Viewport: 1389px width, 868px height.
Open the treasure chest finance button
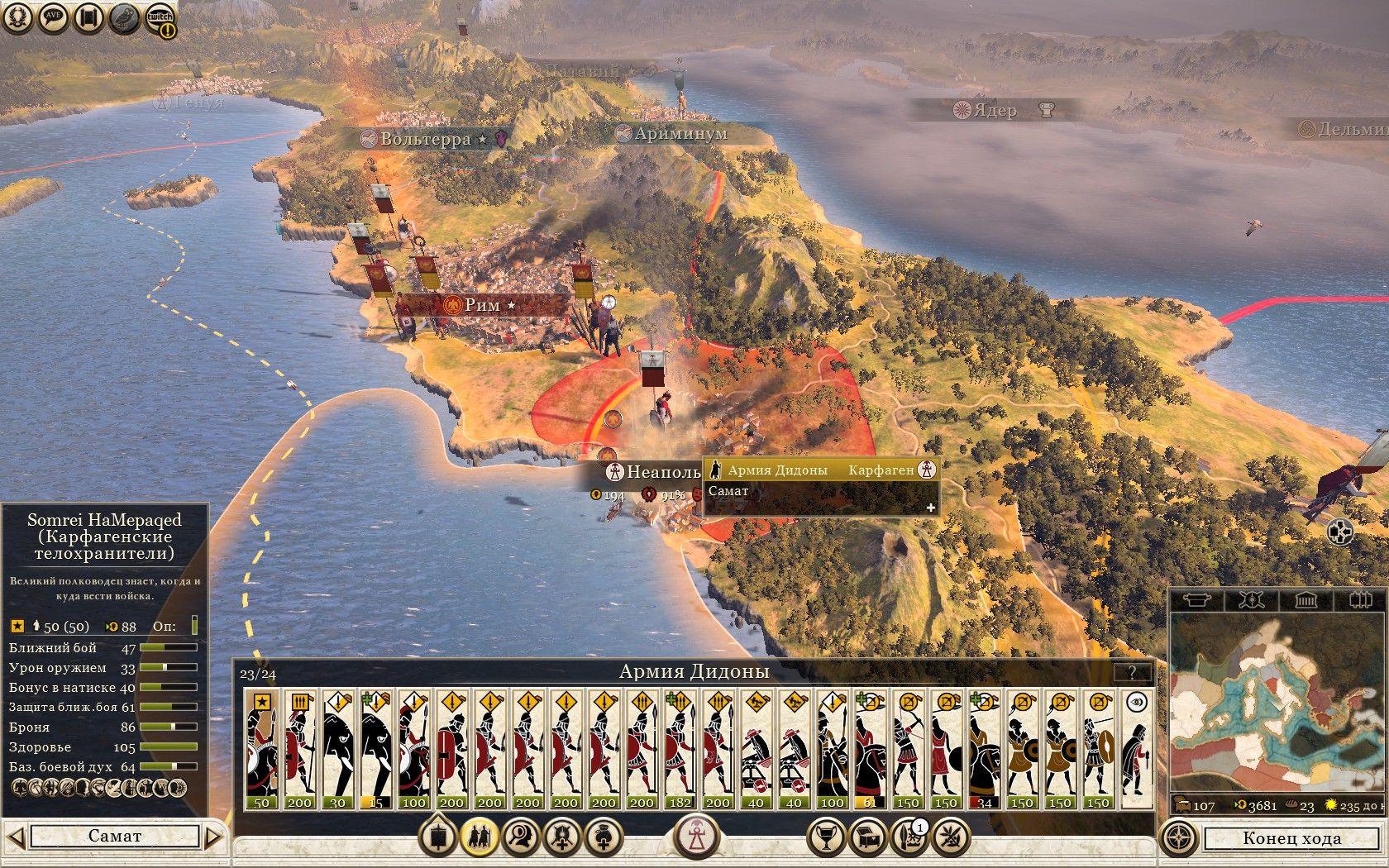(x=867, y=837)
